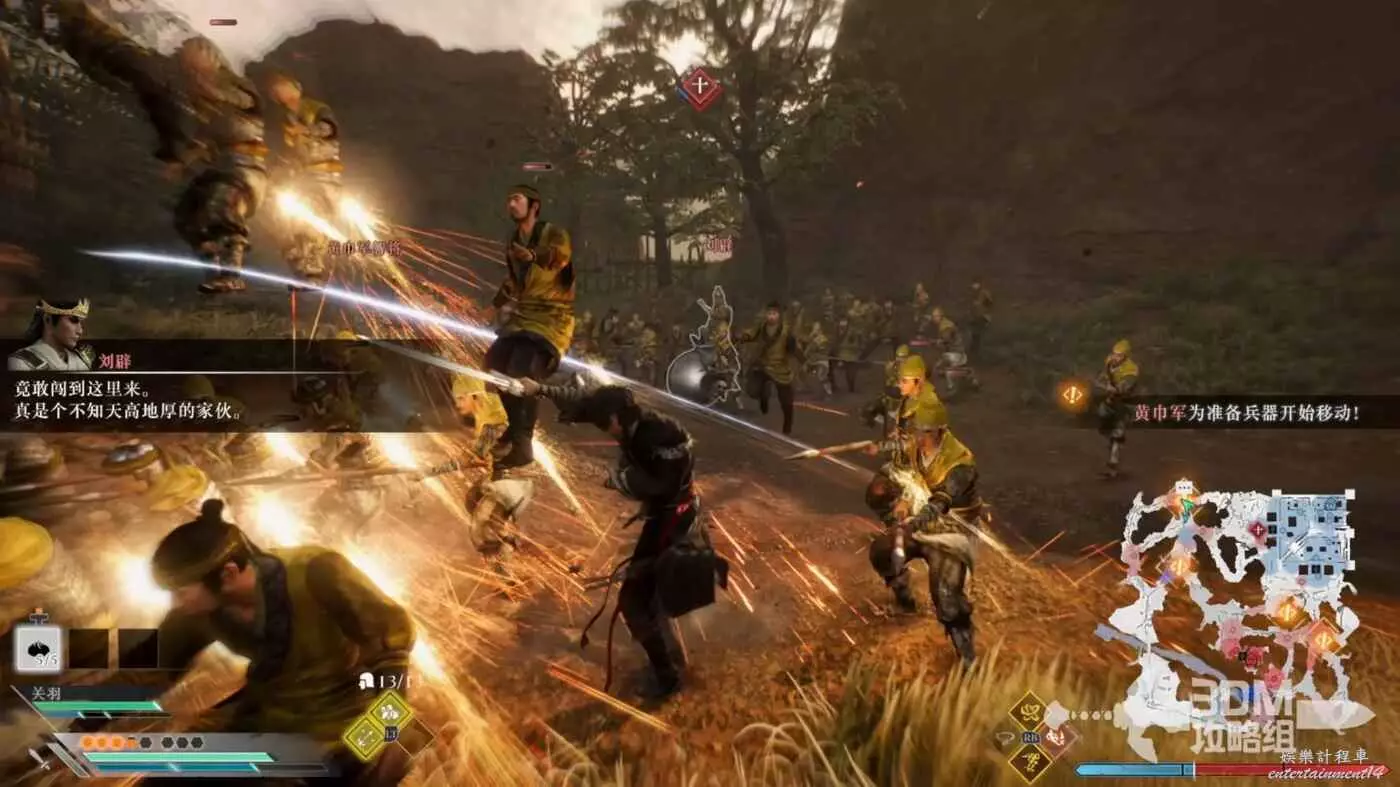The width and height of the screenshot is (1400, 787).
Task: Click the red enemy base marker on minimap
Action: (1257, 530)
